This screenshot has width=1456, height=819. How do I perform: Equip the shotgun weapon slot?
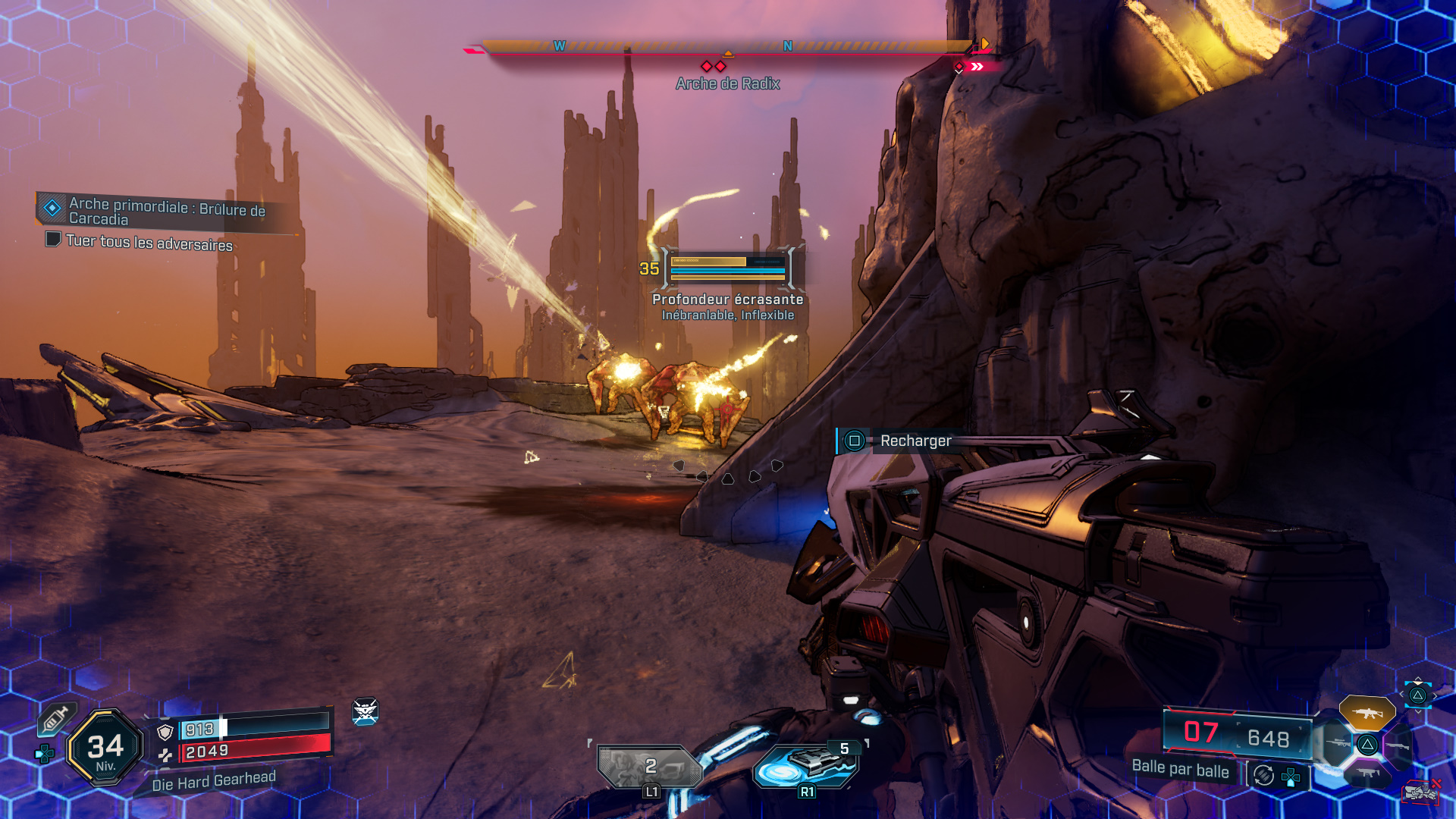(x=1398, y=745)
